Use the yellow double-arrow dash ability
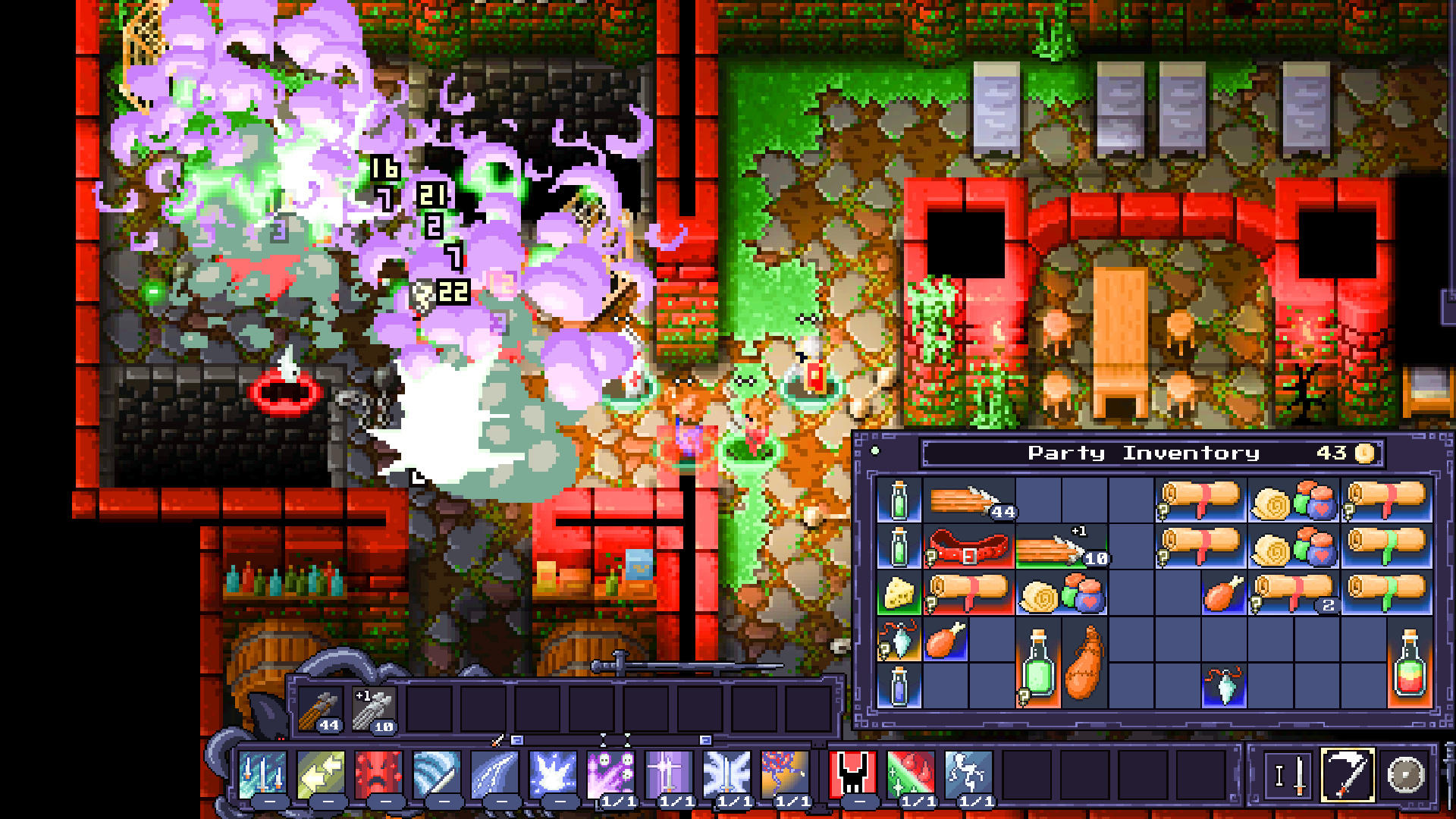This screenshot has width=1456, height=819. click(321, 775)
